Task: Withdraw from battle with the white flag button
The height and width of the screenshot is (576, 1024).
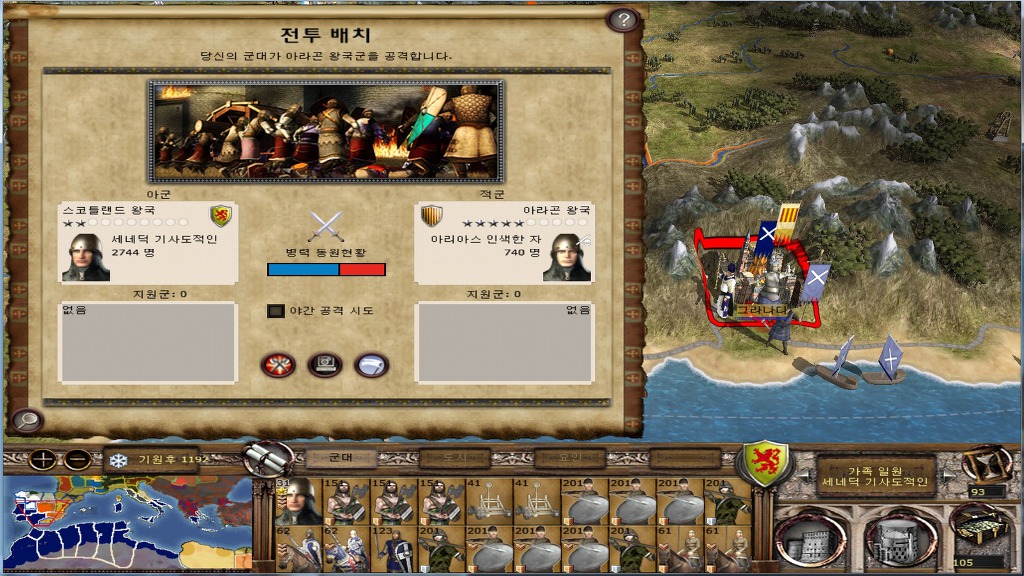Action: 371,365
